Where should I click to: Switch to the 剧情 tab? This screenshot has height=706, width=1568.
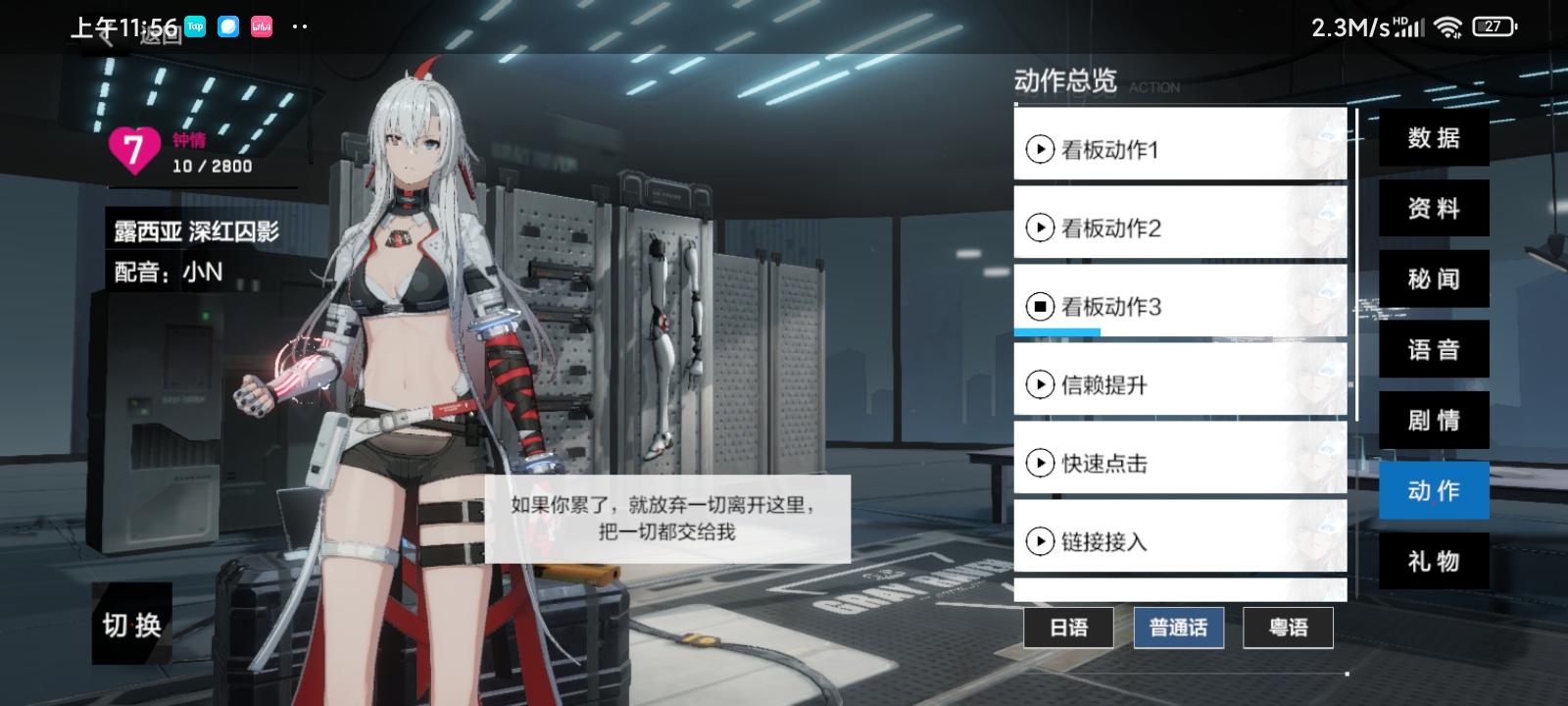click(x=1434, y=420)
